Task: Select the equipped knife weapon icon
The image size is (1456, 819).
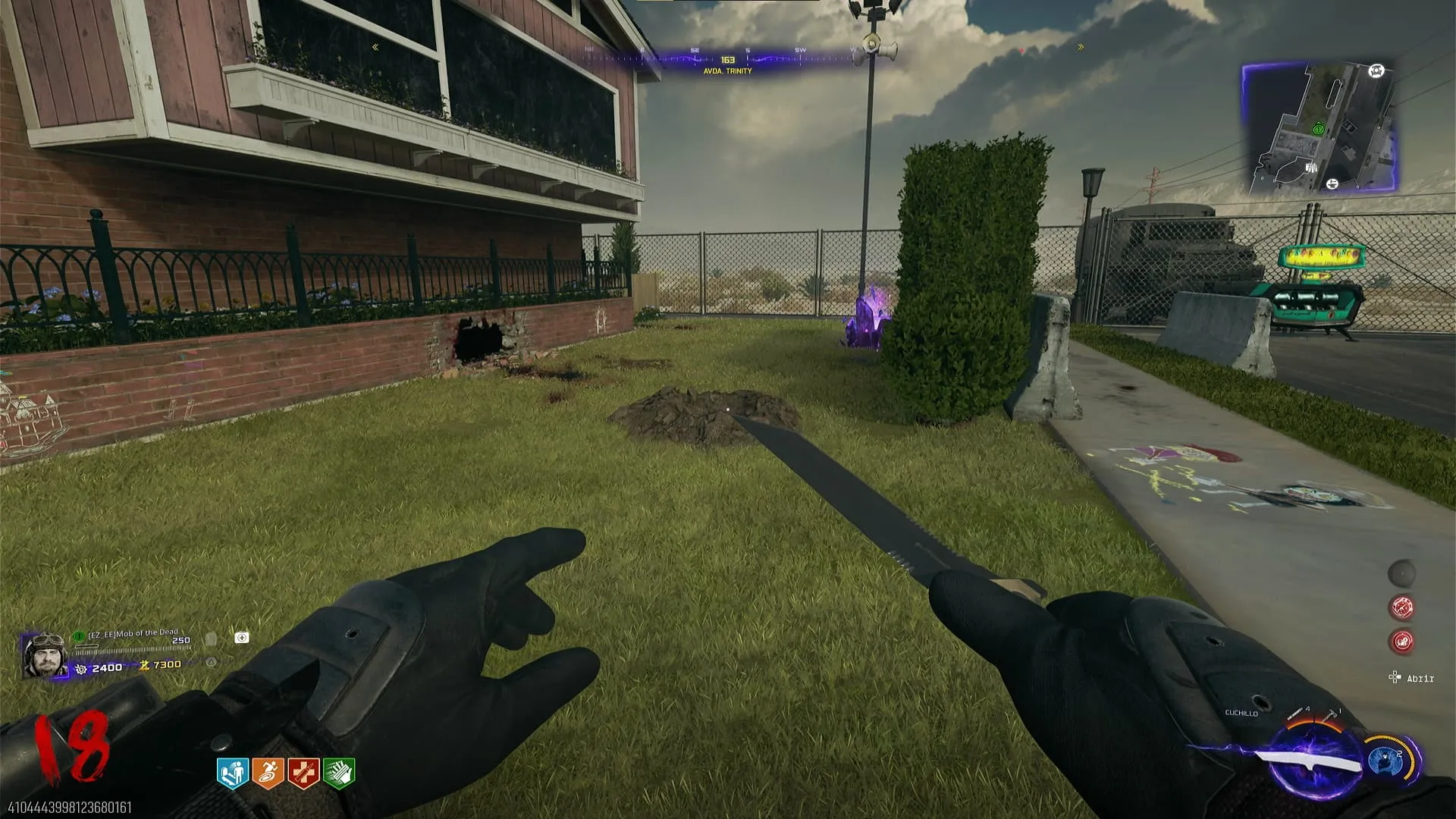Action: [1308, 761]
